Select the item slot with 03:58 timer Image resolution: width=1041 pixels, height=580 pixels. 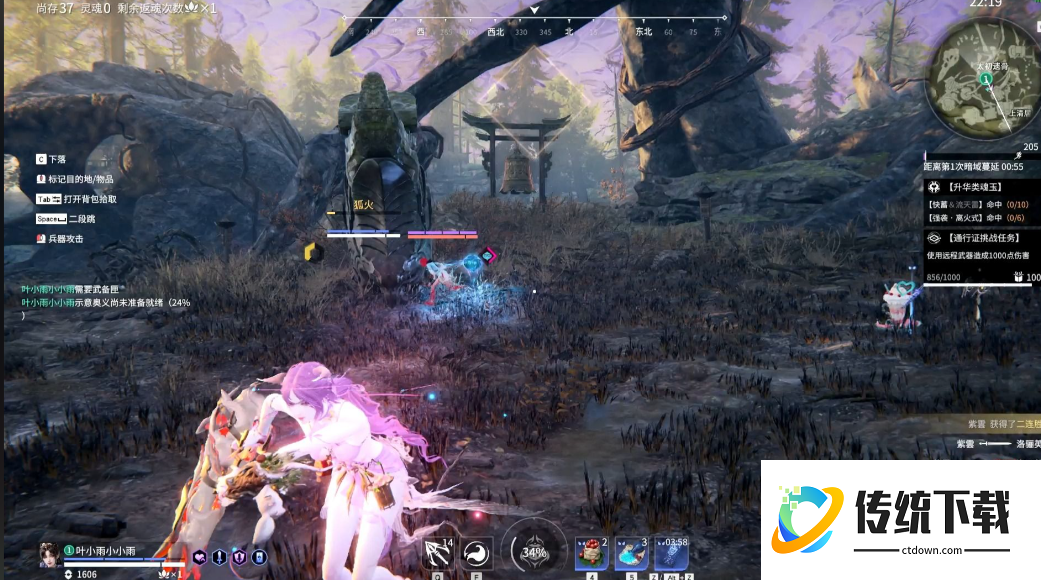(670, 553)
